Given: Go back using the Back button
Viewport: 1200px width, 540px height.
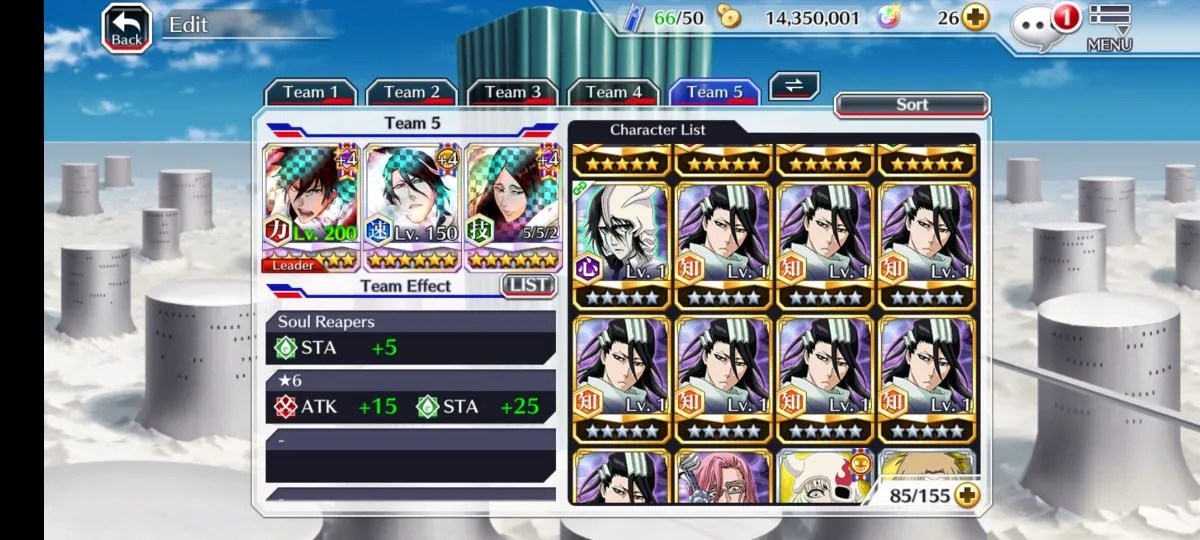Looking at the screenshot, I should 126,28.
